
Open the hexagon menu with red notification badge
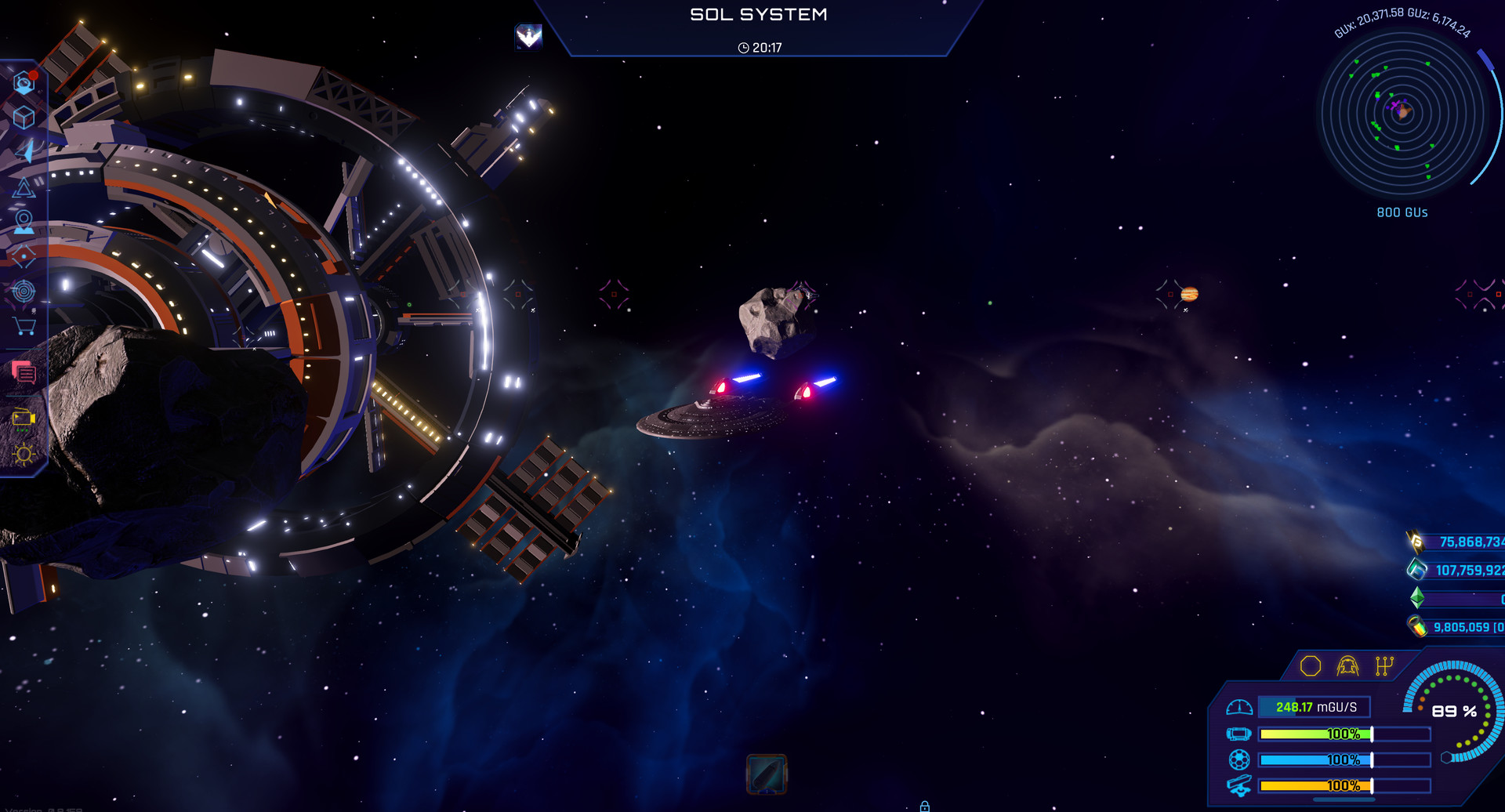click(x=24, y=81)
